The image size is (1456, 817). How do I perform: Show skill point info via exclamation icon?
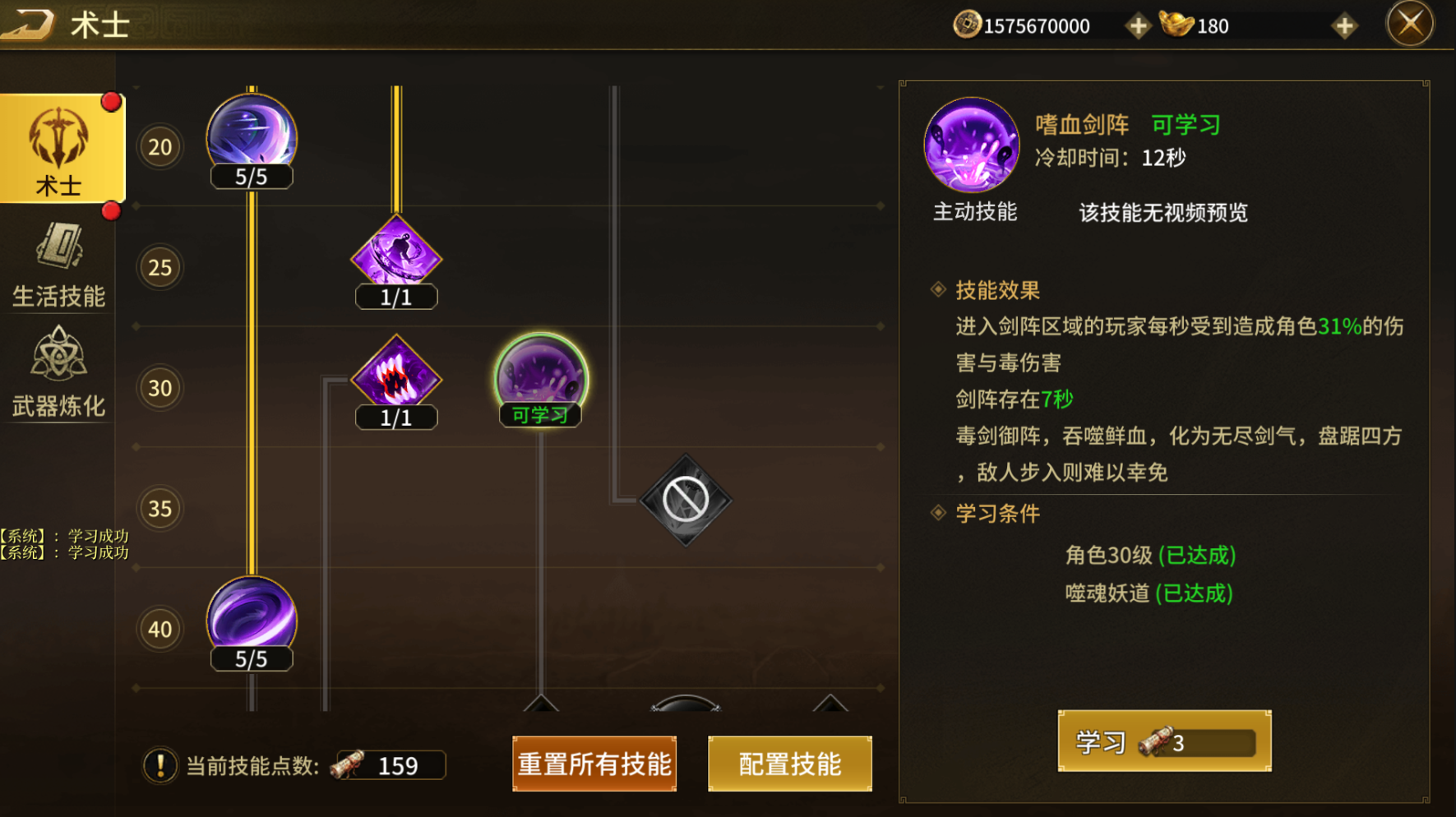(159, 765)
